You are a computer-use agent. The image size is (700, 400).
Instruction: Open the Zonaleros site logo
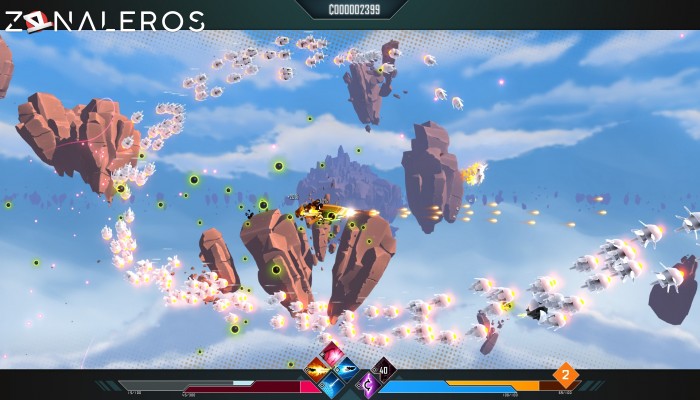point(103,20)
